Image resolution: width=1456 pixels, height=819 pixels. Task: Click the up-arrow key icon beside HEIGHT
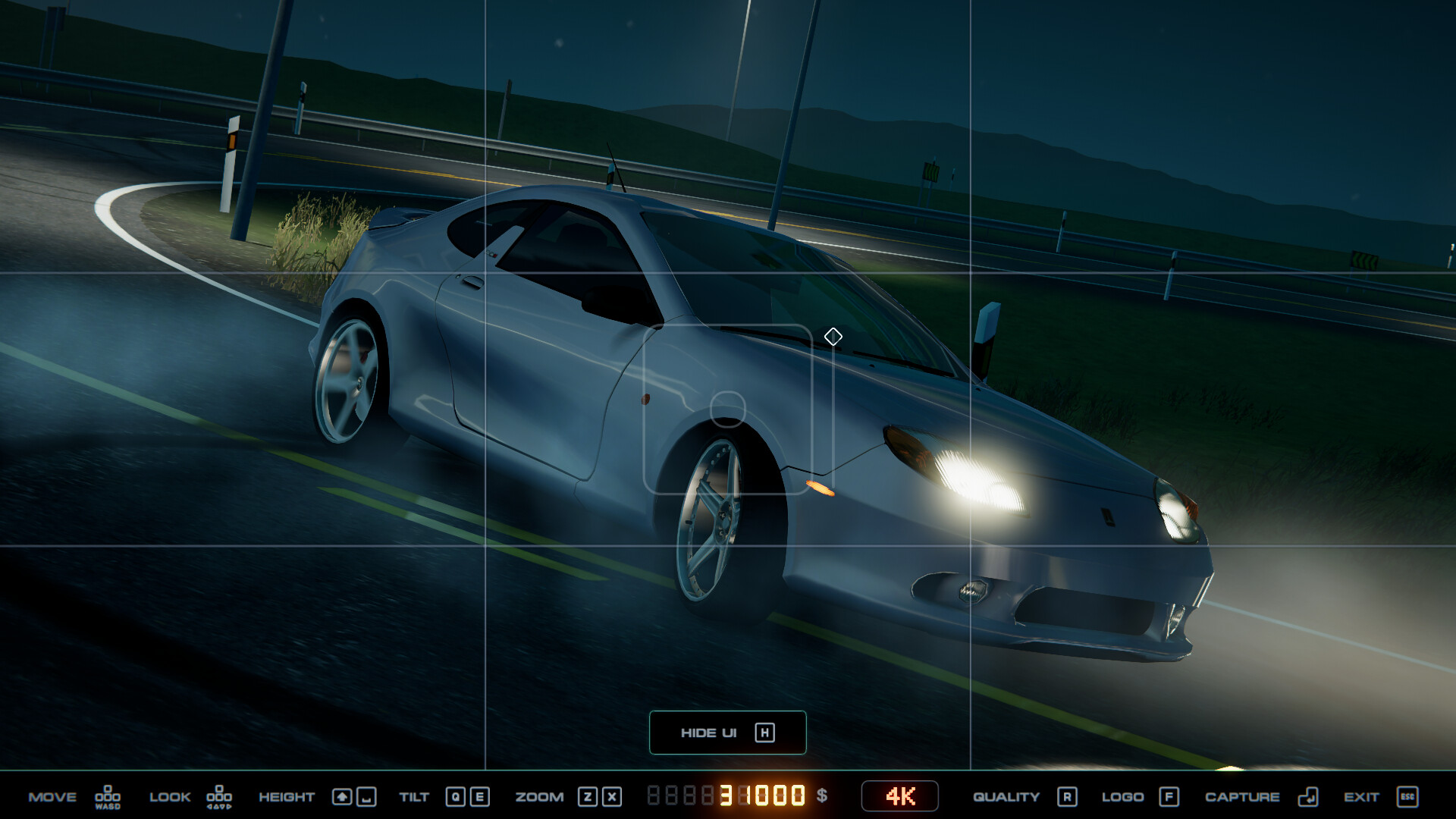pyautogui.click(x=343, y=796)
